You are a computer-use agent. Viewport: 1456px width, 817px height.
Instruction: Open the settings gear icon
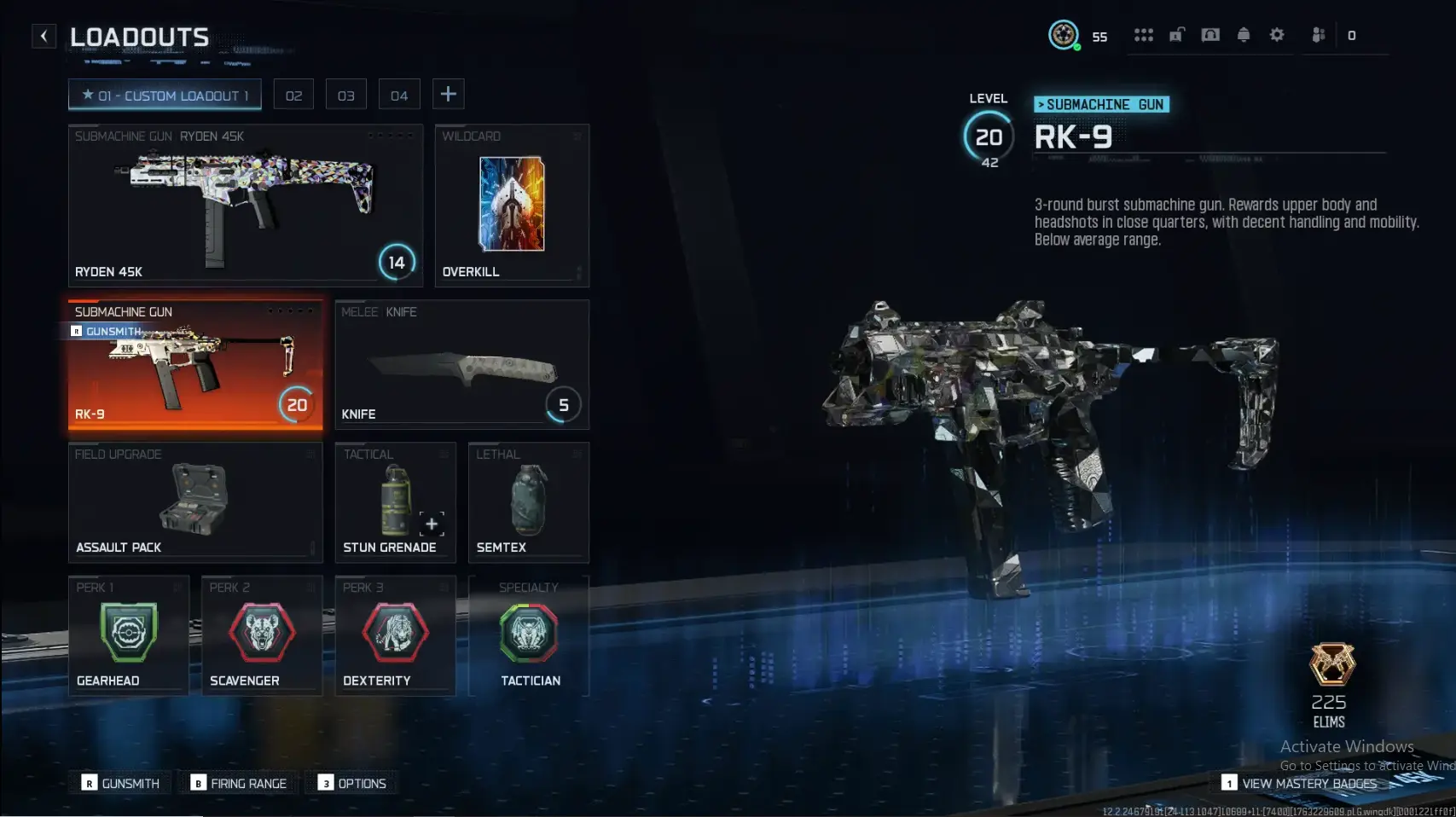tap(1277, 35)
